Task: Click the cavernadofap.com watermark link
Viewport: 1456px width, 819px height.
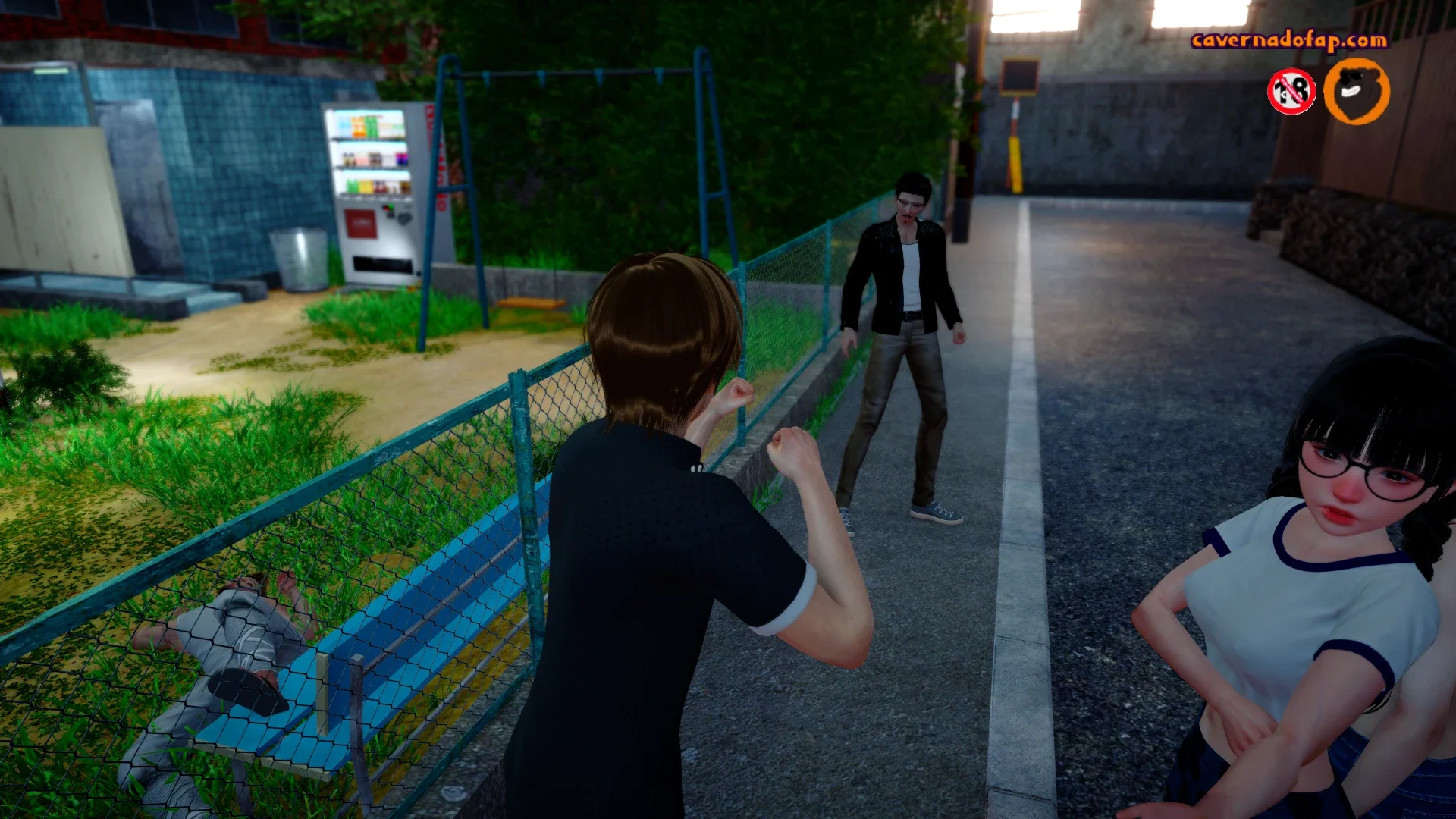Action: [1289, 40]
